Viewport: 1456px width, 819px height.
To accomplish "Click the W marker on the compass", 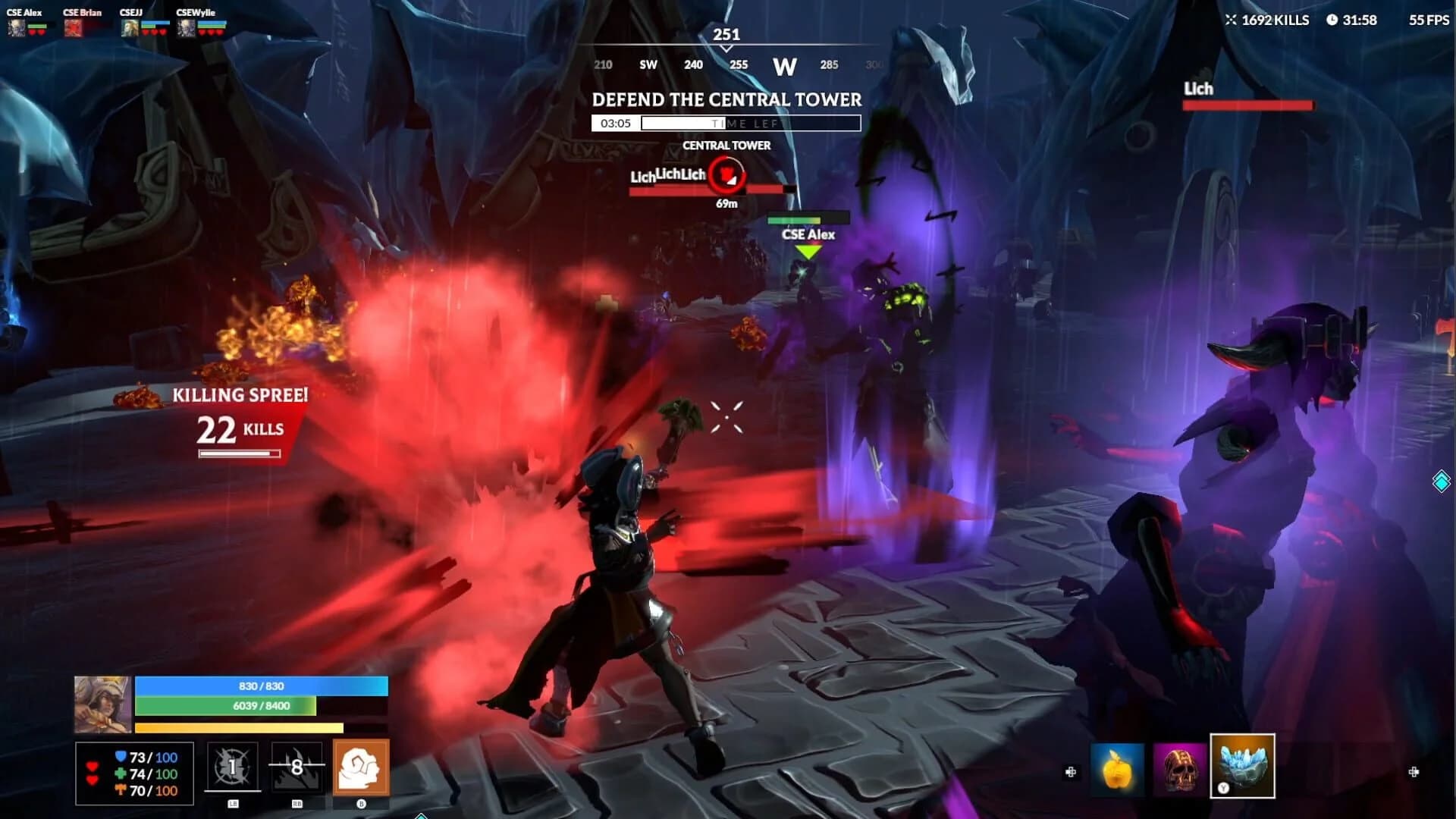I will point(784,66).
